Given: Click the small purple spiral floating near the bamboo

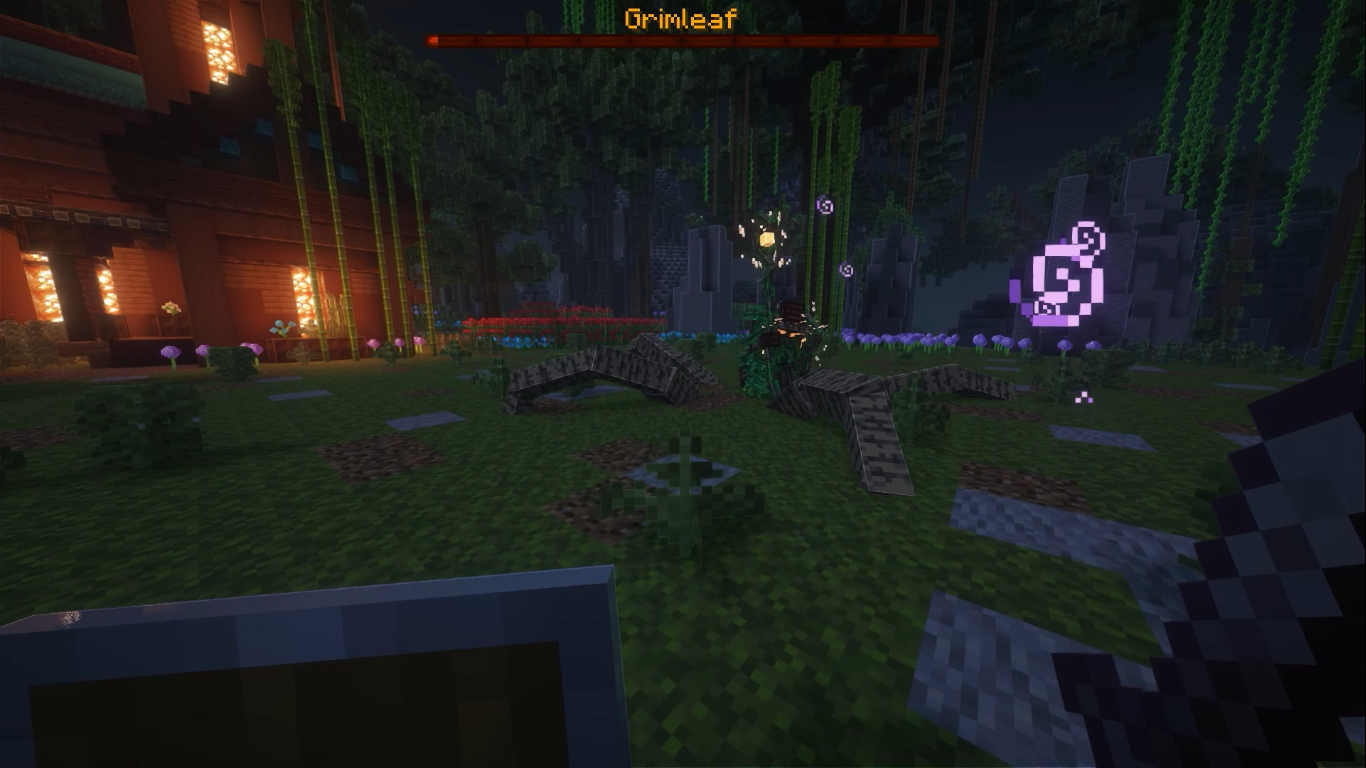Looking at the screenshot, I should (826, 205).
